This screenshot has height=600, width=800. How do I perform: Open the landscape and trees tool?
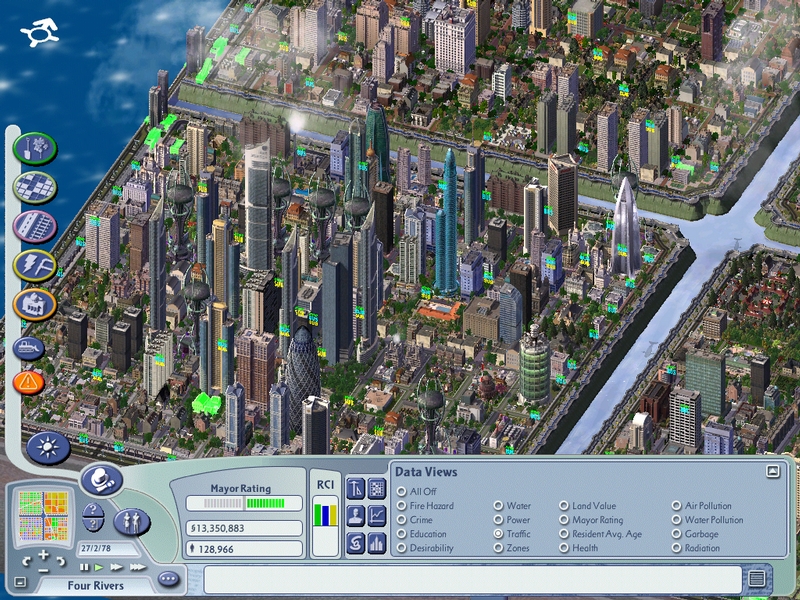[x=34, y=148]
